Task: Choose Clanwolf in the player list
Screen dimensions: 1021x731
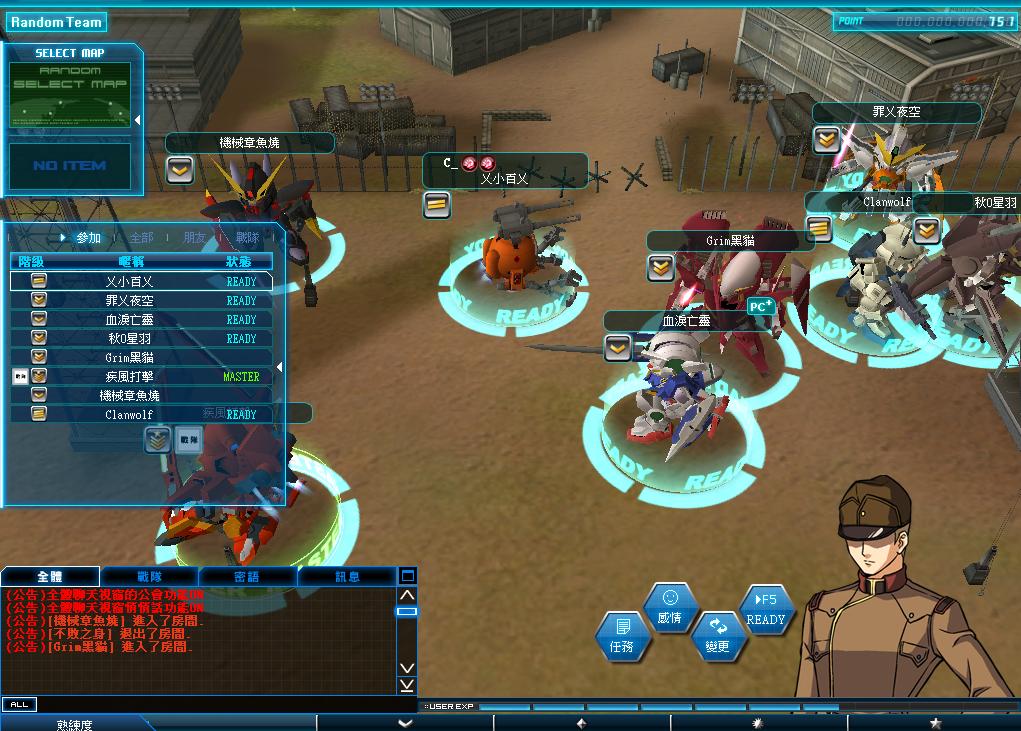Action: point(130,415)
